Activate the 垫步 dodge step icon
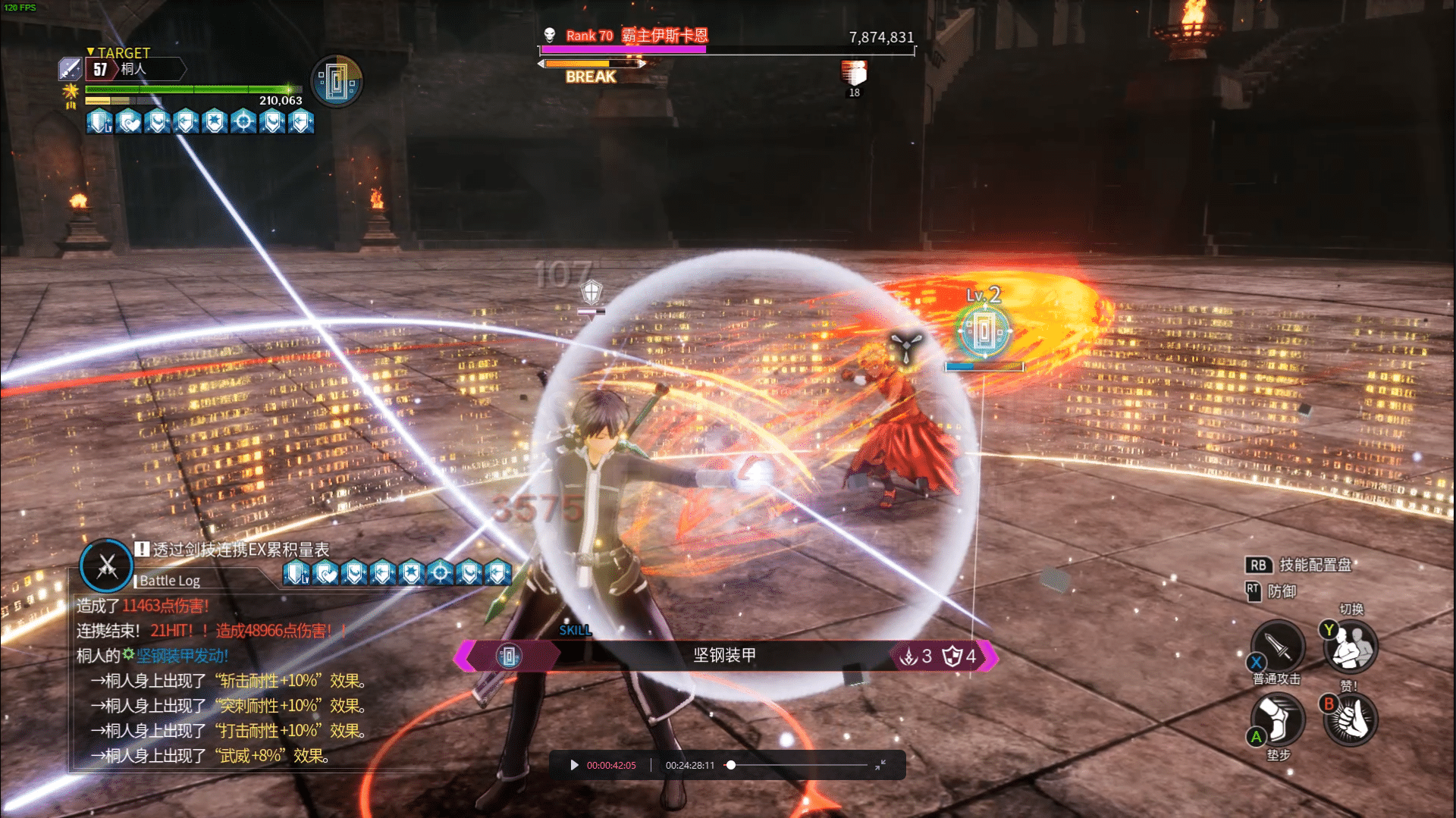 click(x=1278, y=718)
